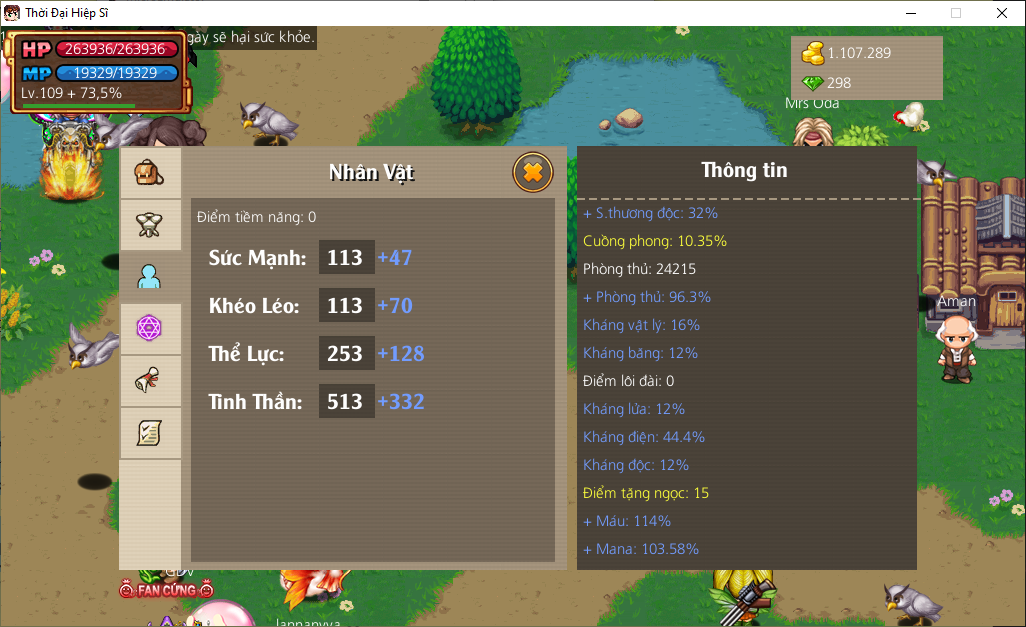
Task: Open the checklist quest tab
Action: (x=150, y=432)
